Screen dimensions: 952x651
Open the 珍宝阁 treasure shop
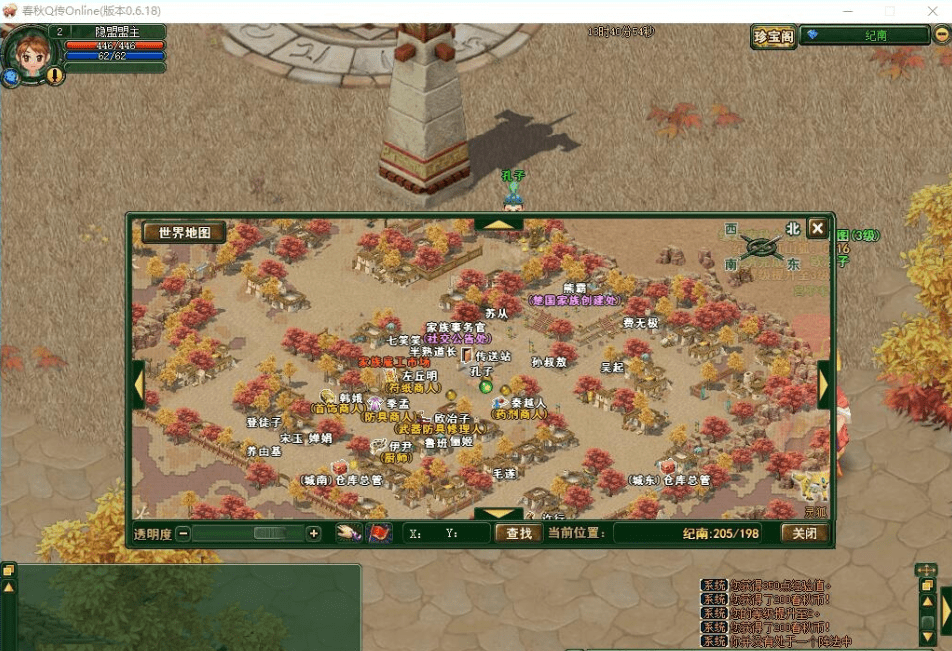click(x=773, y=37)
